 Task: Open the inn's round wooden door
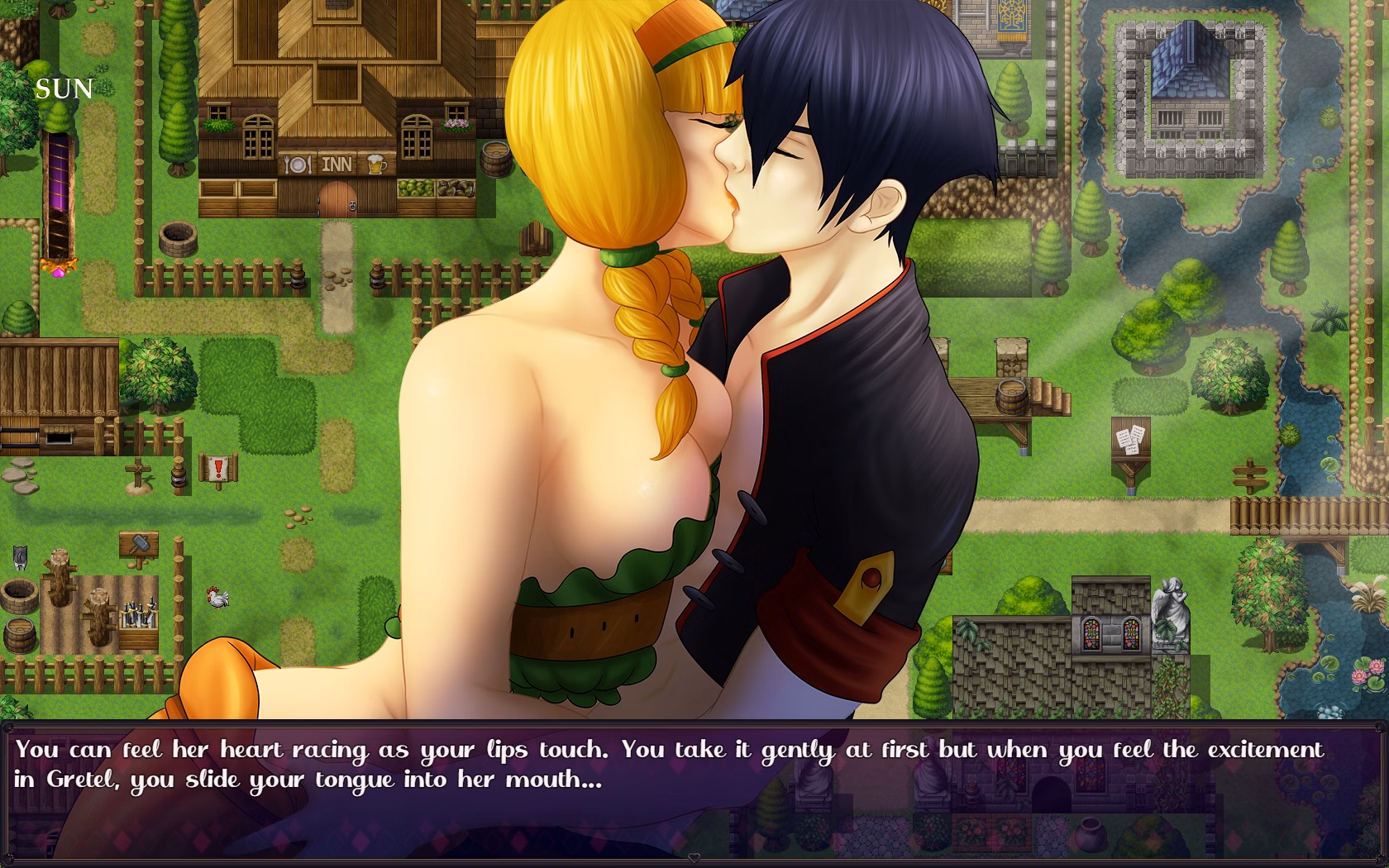337,201
